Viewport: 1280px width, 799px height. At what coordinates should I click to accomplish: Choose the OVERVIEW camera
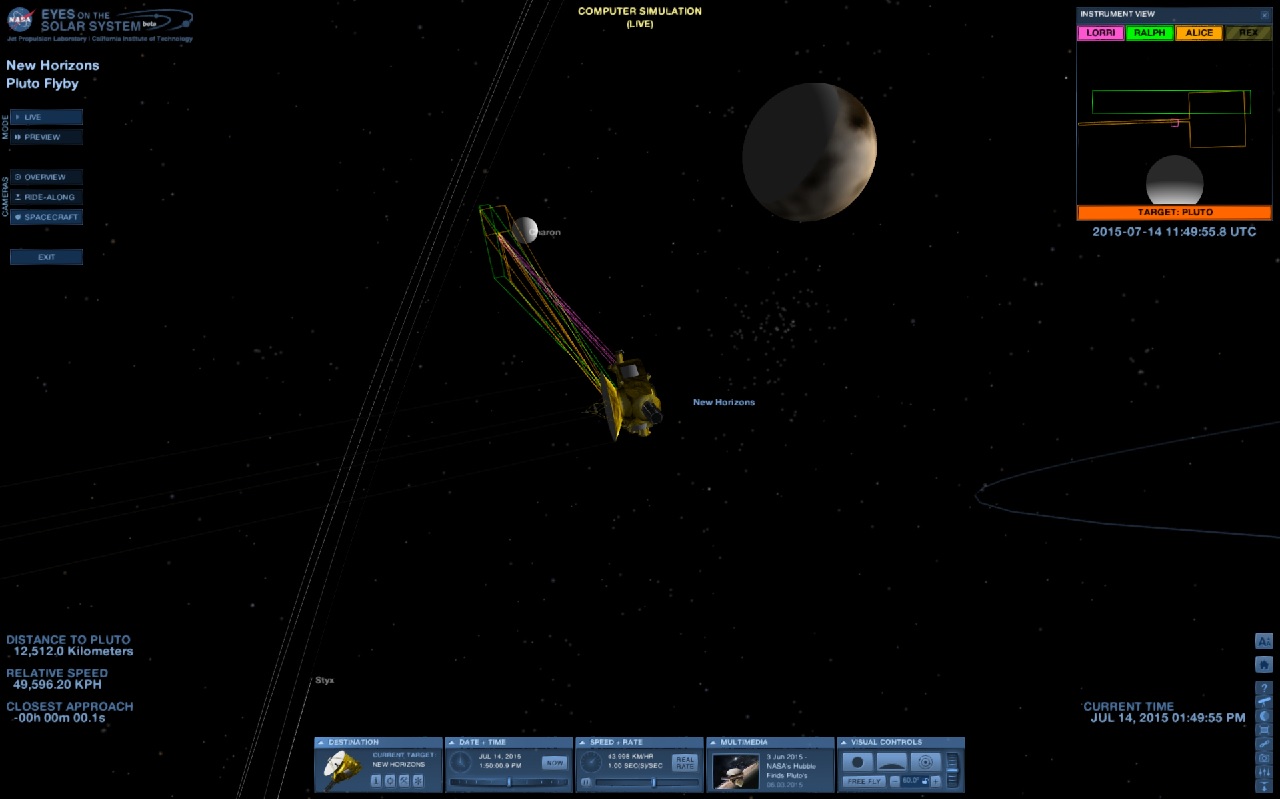point(46,177)
